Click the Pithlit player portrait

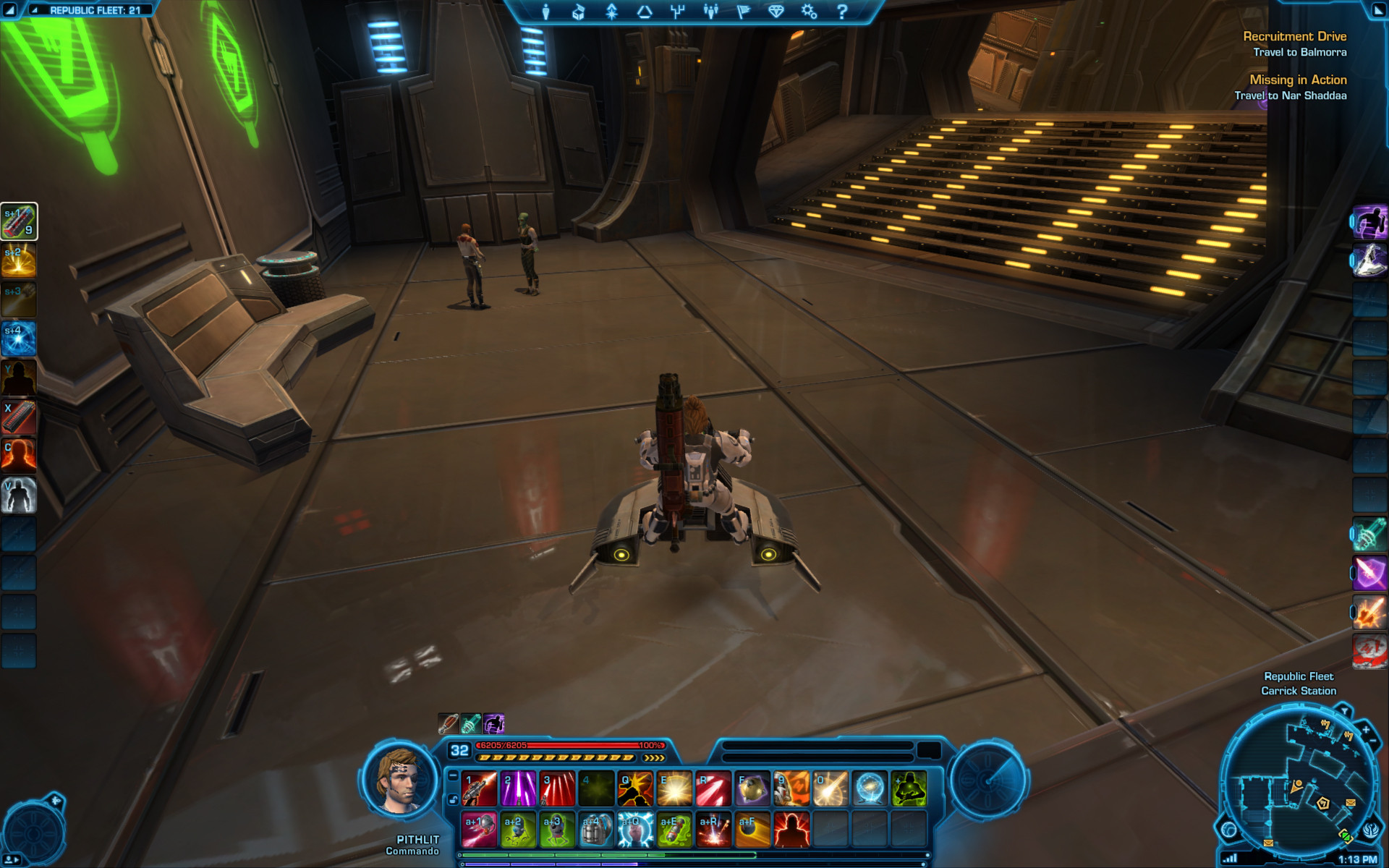point(399,781)
